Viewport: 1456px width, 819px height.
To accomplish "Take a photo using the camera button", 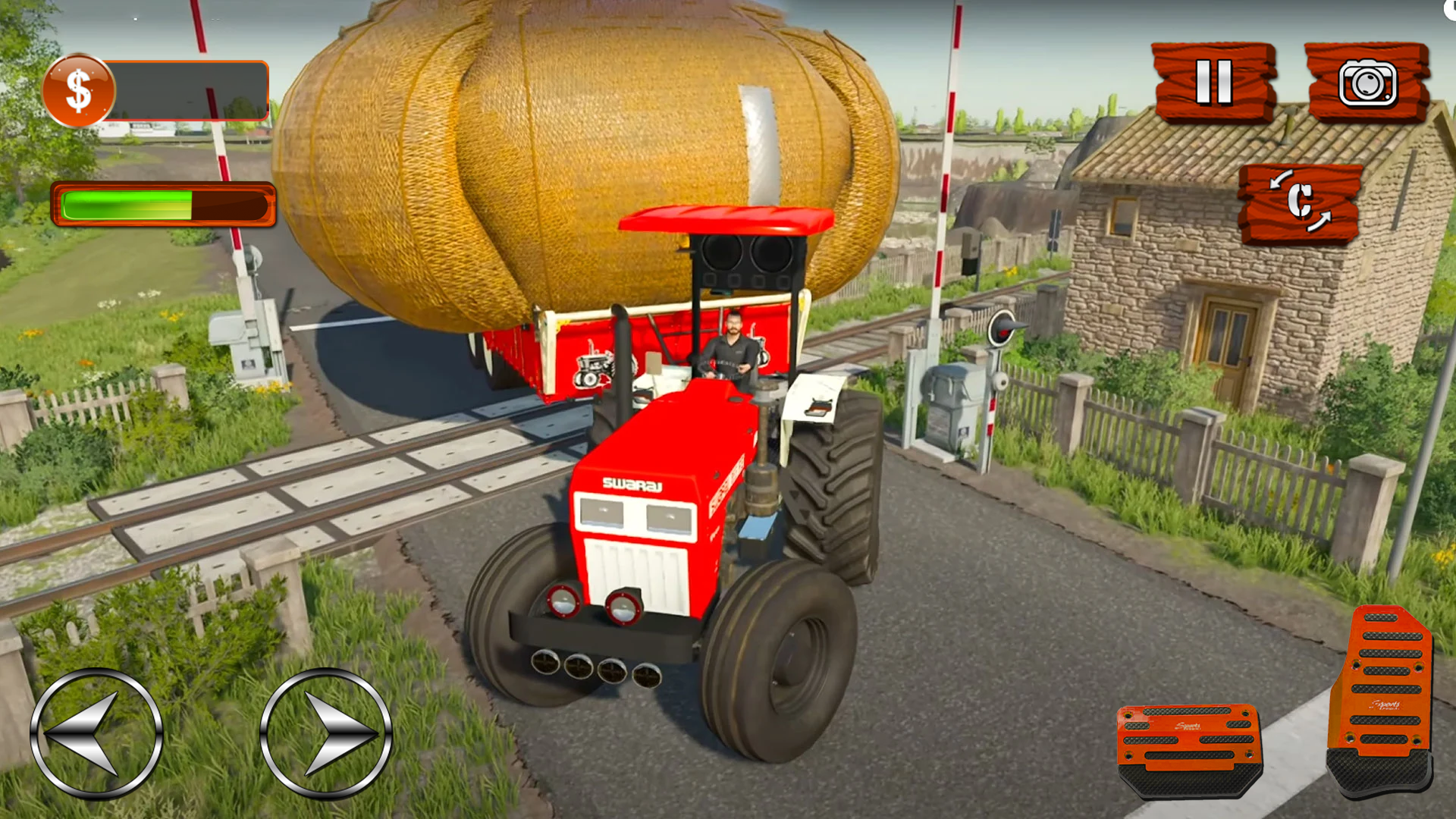I will (x=1370, y=83).
